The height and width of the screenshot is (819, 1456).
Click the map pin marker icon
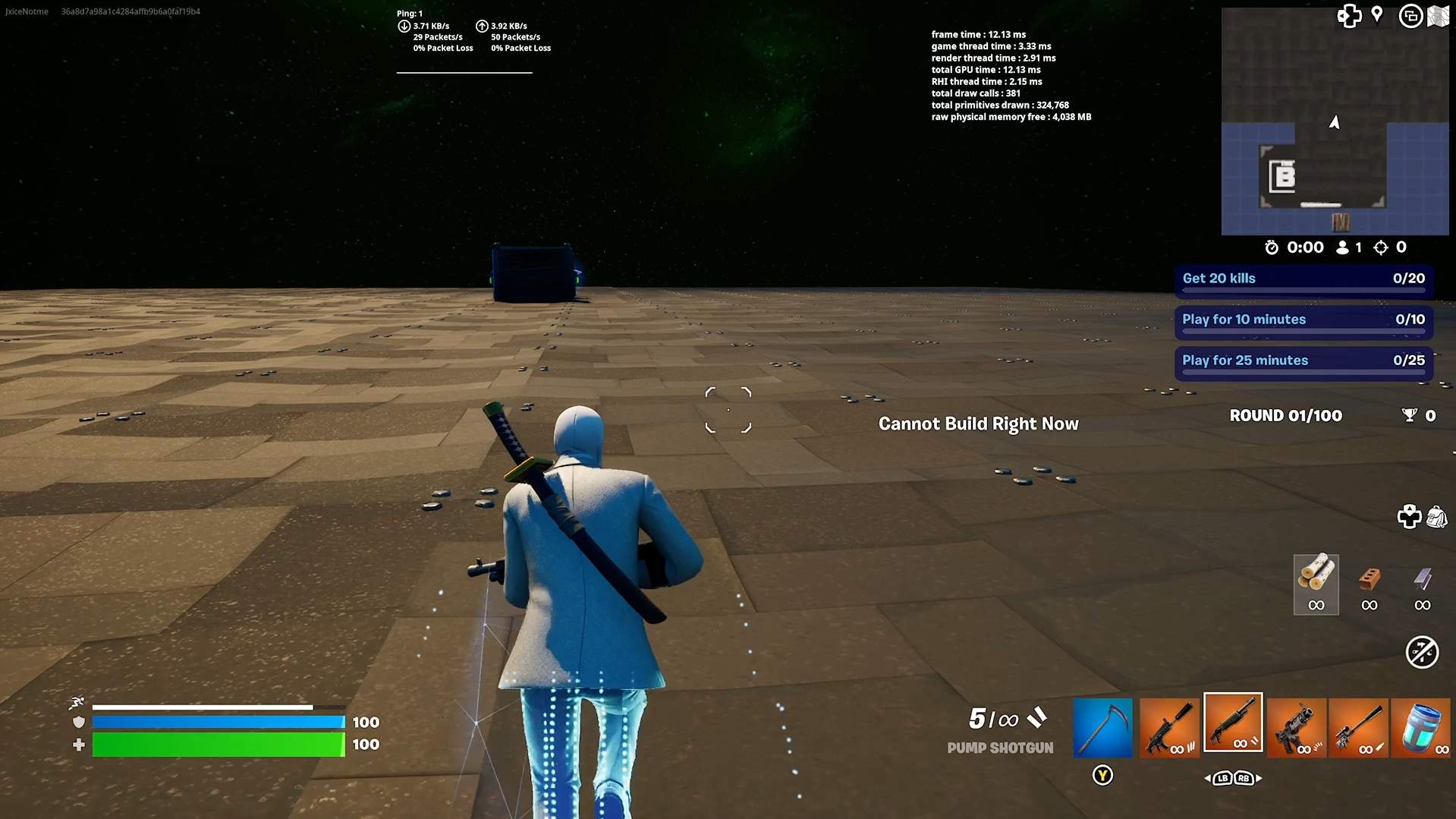pos(1377,14)
